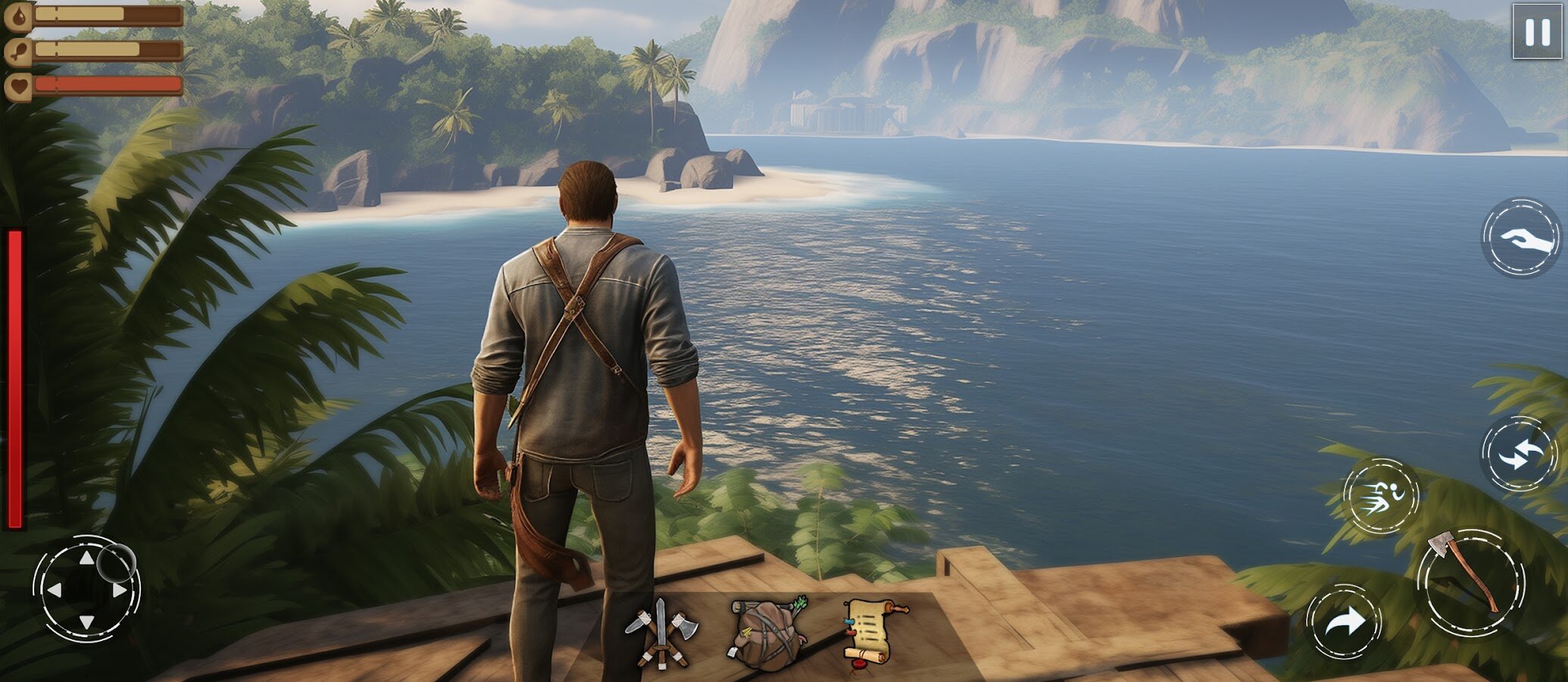Tap the hand grab interaction button
Image resolution: width=1568 pixels, height=682 pixels.
tap(1520, 238)
